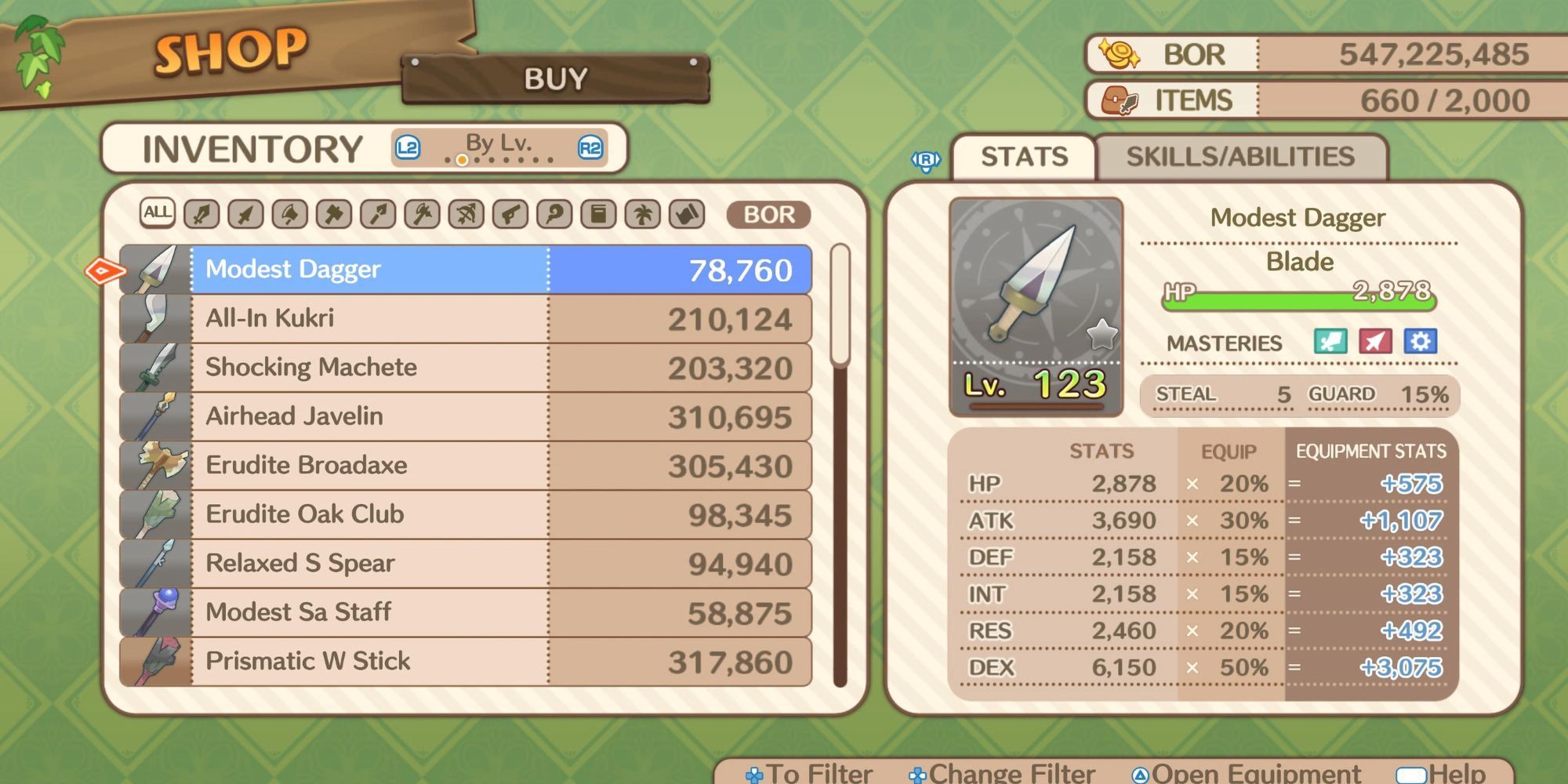Filter inventory by hammer icon
The image size is (1568, 784).
point(334,214)
